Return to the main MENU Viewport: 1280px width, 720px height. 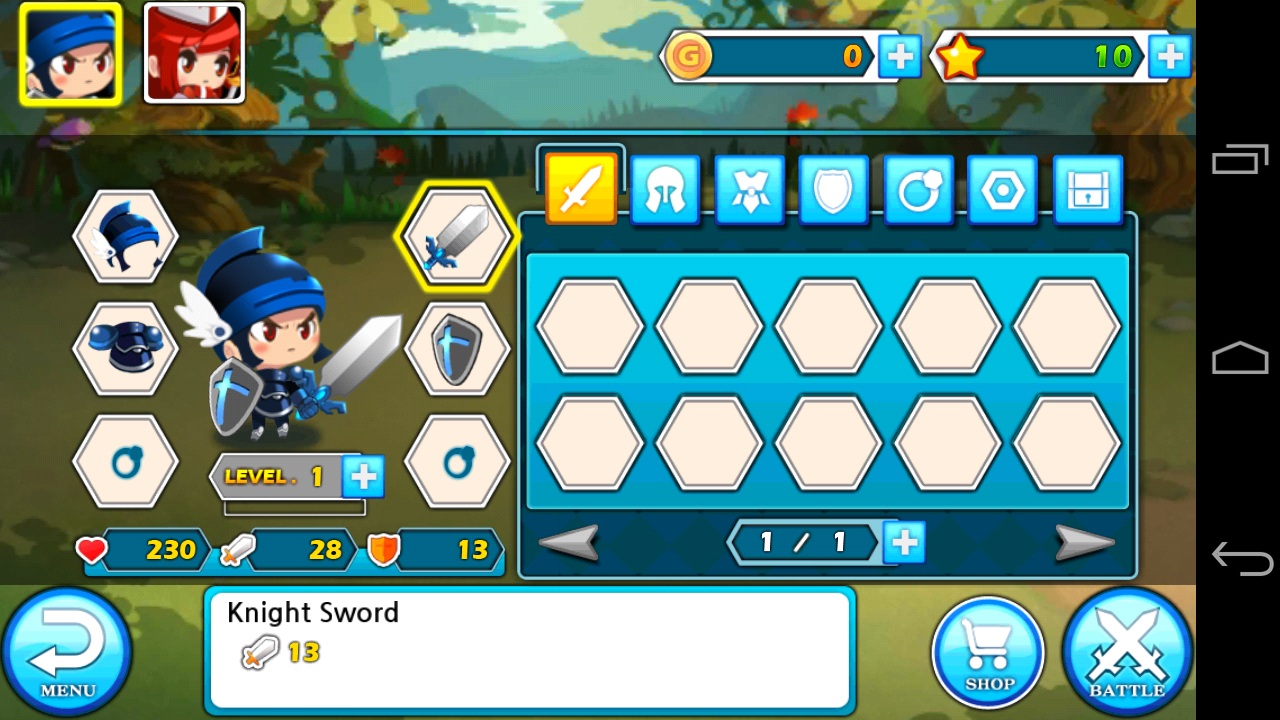click(66, 652)
